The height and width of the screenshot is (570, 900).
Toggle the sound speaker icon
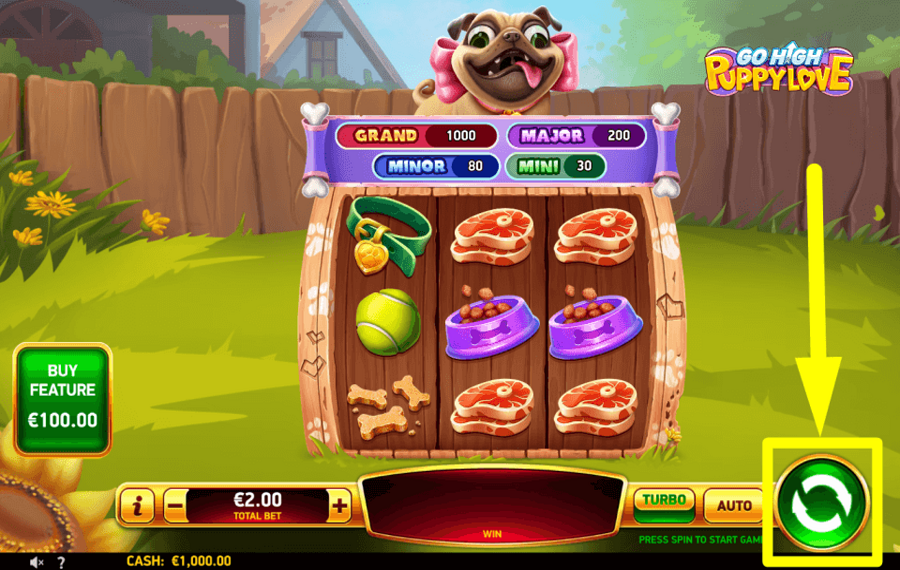(37, 562)
